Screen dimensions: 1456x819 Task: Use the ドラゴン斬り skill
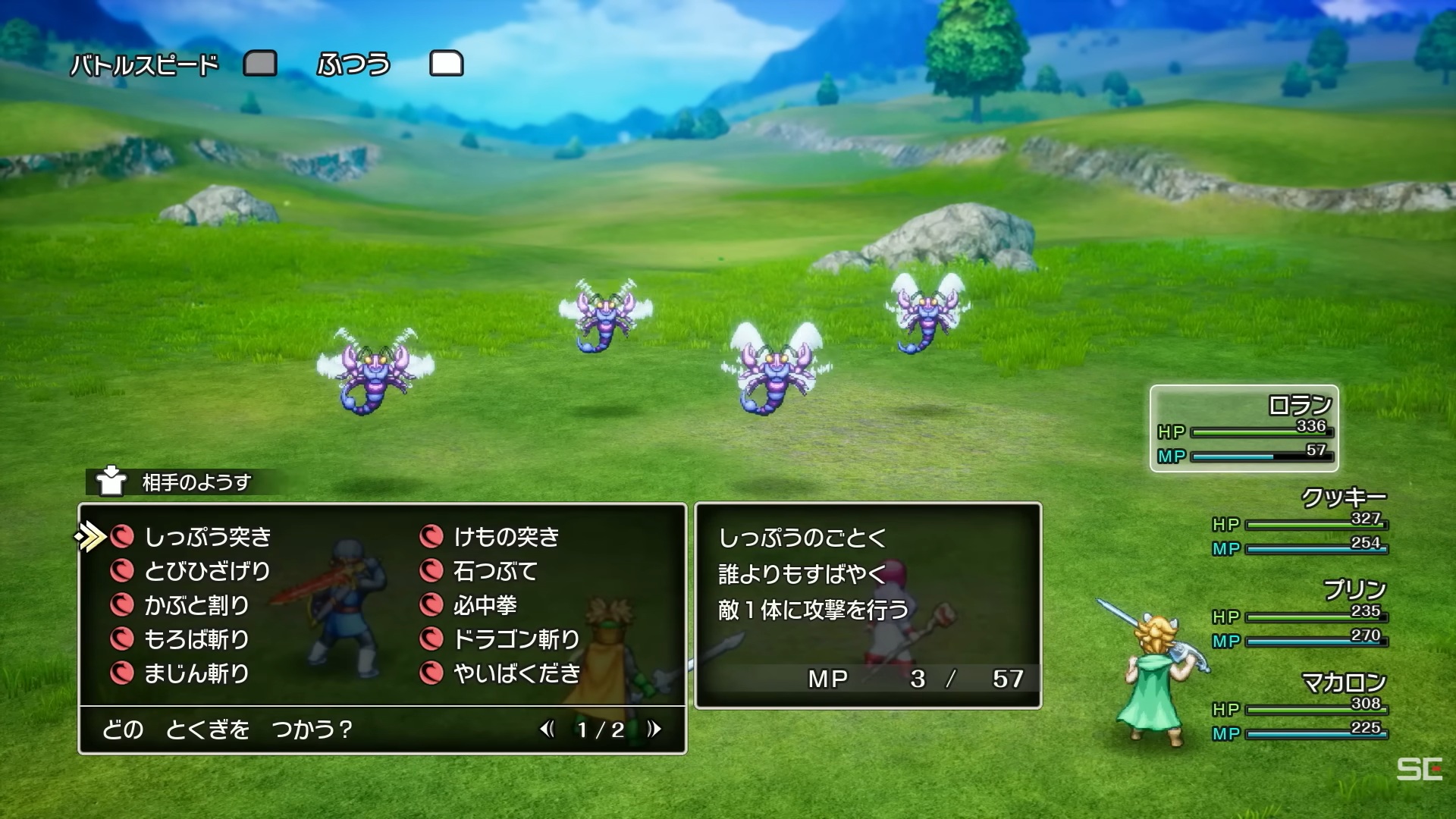click(516, 639)
